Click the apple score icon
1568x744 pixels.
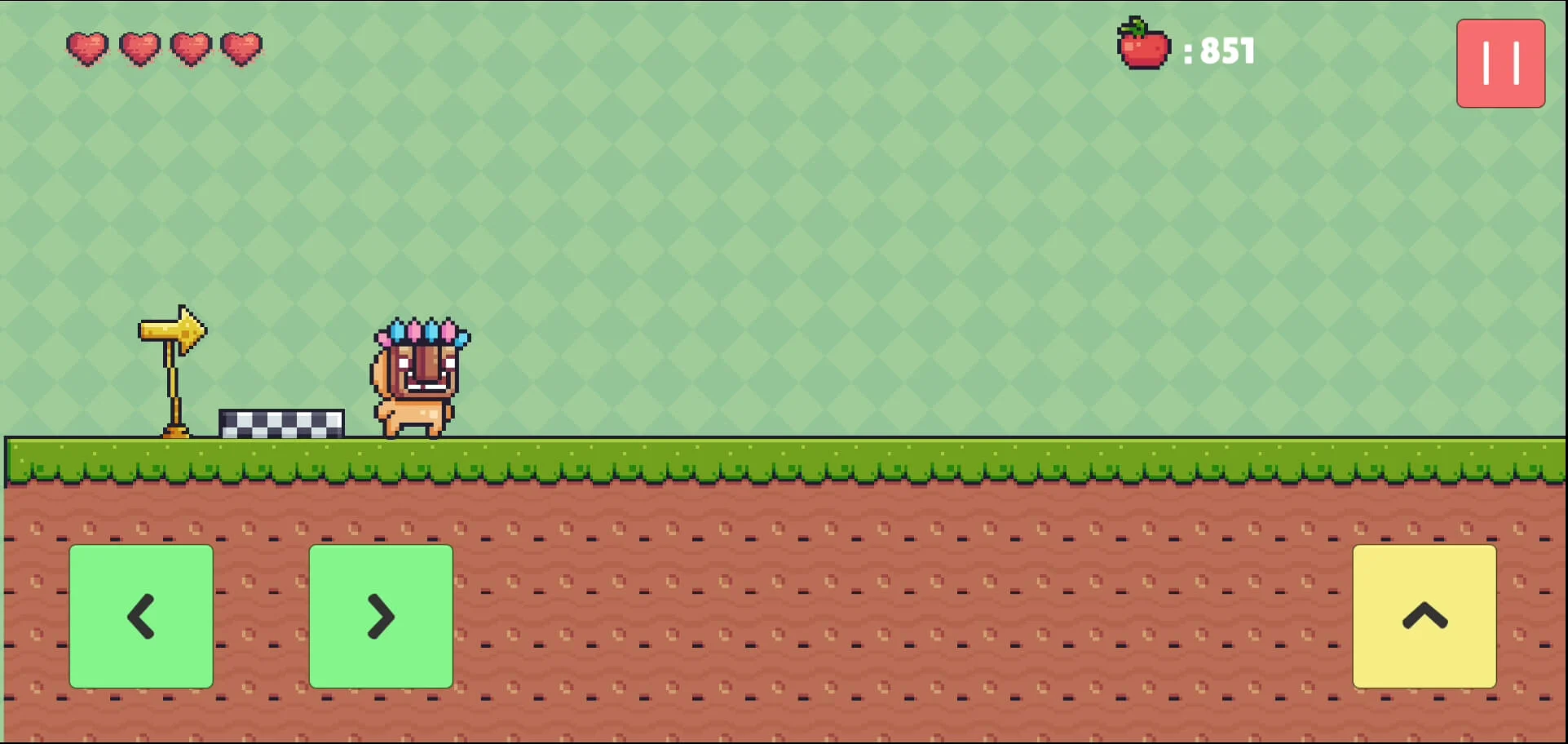(1142, 49)
